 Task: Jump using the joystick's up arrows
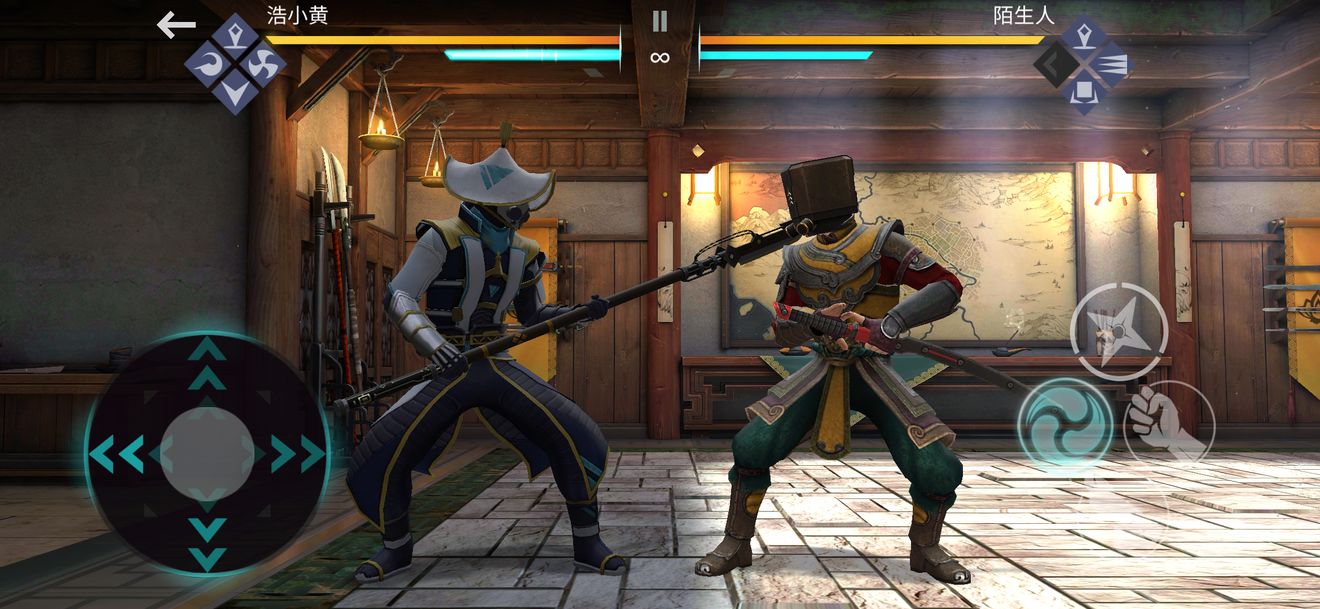[207, 363]
